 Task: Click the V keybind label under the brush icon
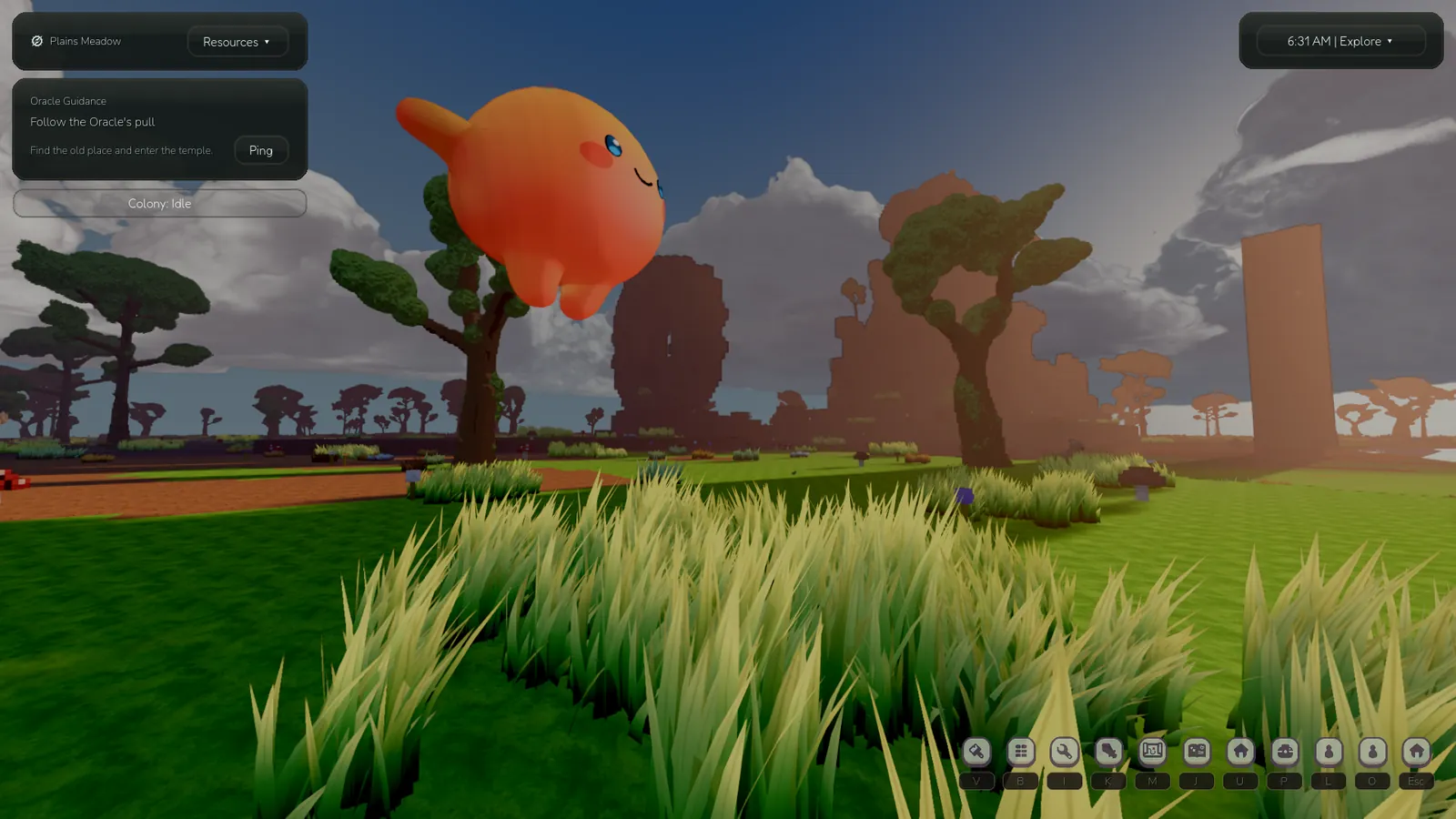coord(977,781)
